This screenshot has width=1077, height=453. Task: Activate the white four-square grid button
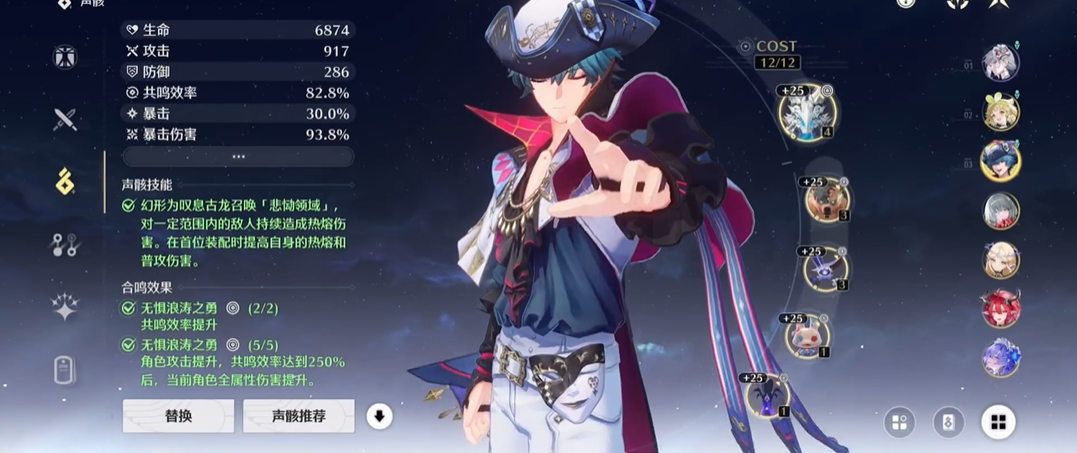point(997,422)
